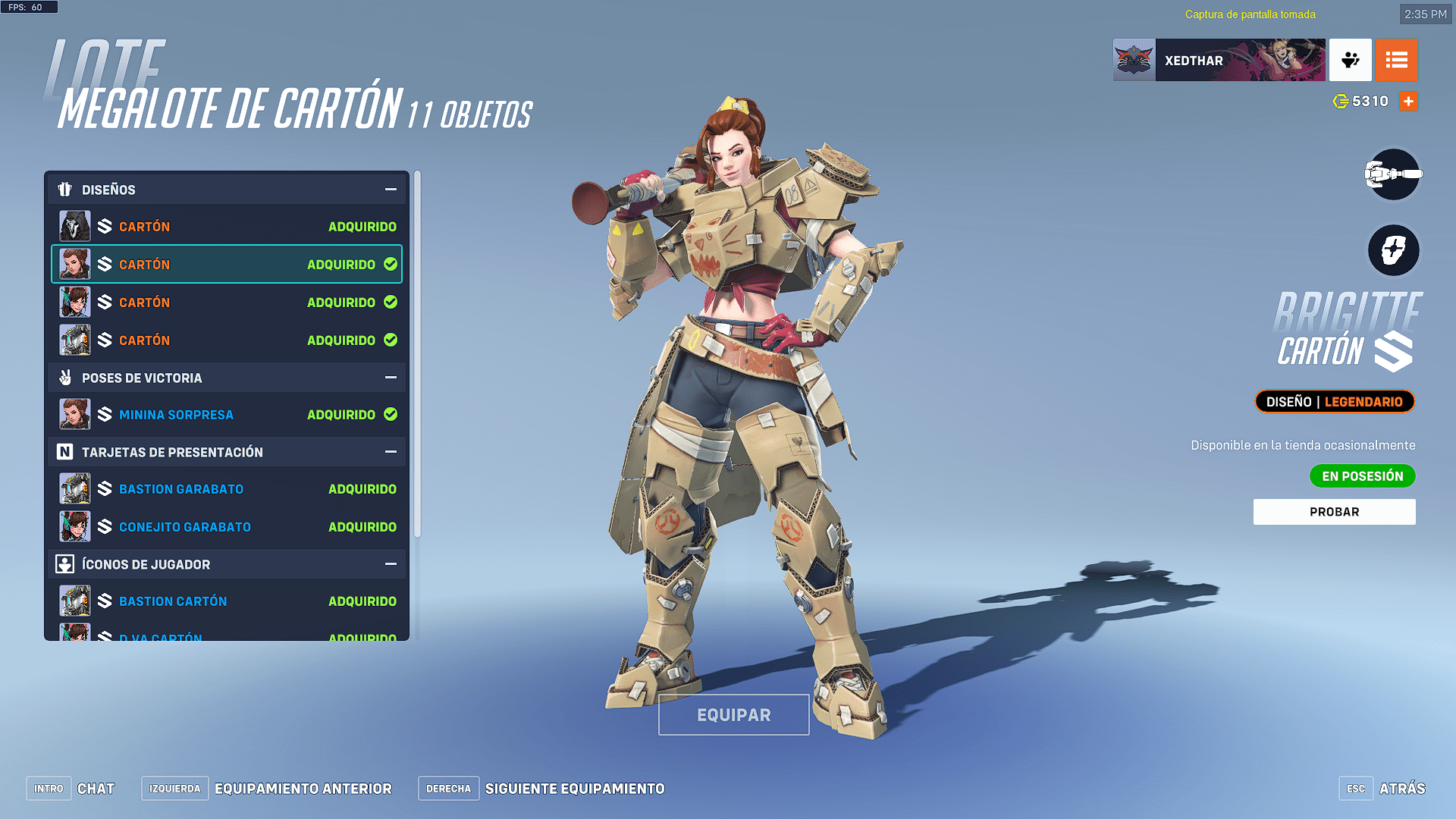This screenshot has width=1456, height=819.
Task: Open the orange list menu button
Action: point(1396,60)
